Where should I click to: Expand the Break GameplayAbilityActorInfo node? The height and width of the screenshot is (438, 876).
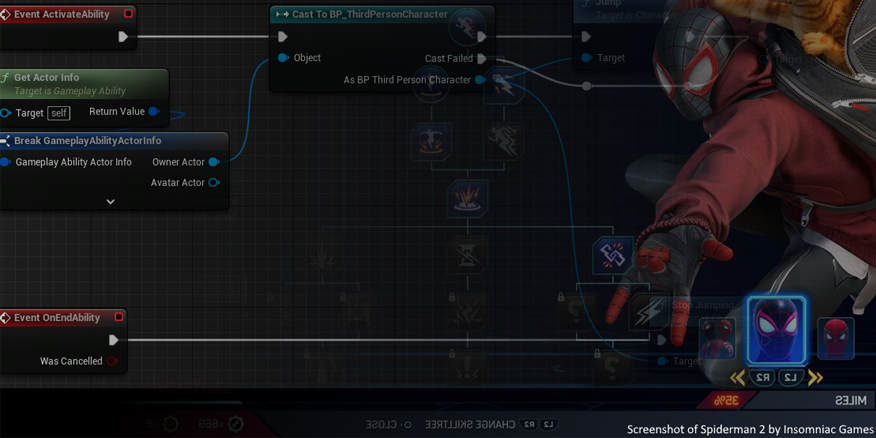coord(110,201)
